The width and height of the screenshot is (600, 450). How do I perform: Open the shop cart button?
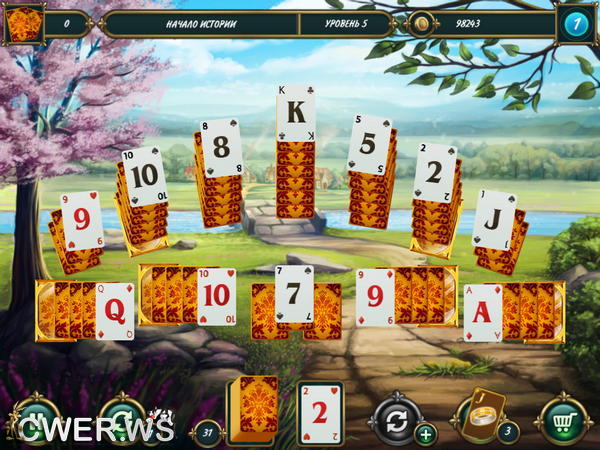[563, 420]
